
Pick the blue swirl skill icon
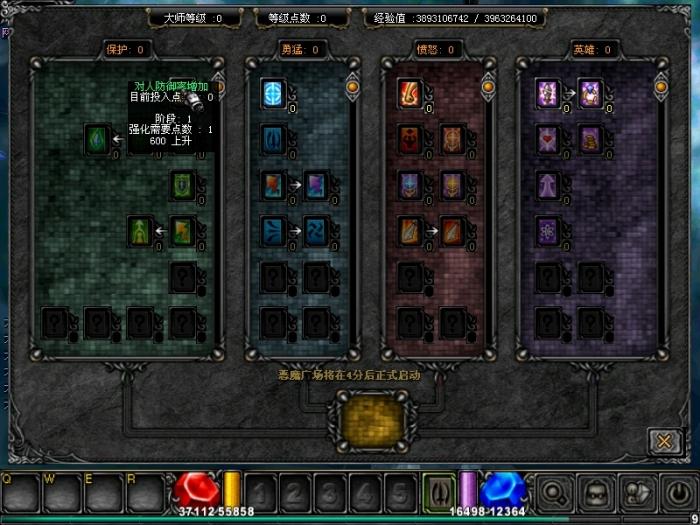point(316,230)
